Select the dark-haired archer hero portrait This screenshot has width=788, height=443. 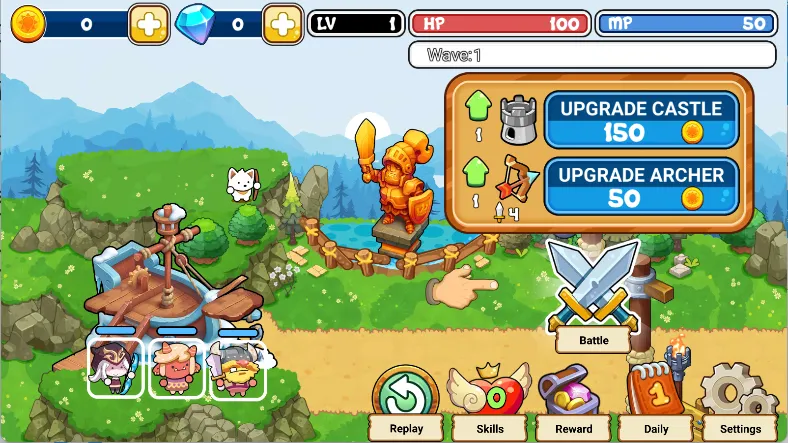(116, 367)
